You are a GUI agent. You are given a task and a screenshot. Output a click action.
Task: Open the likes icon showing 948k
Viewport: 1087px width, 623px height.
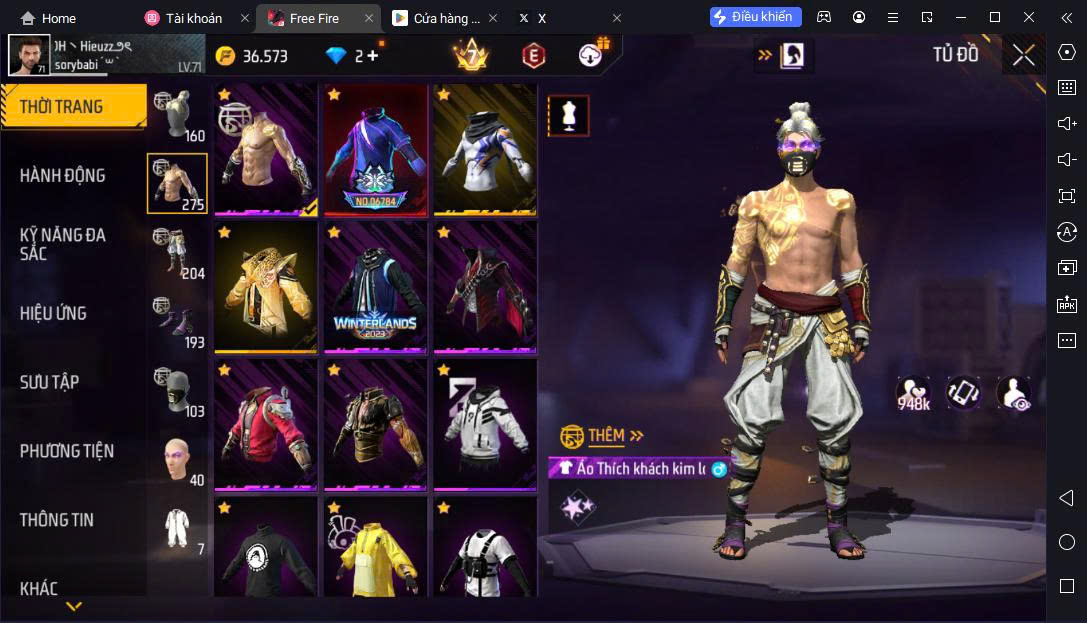point(913,392)
